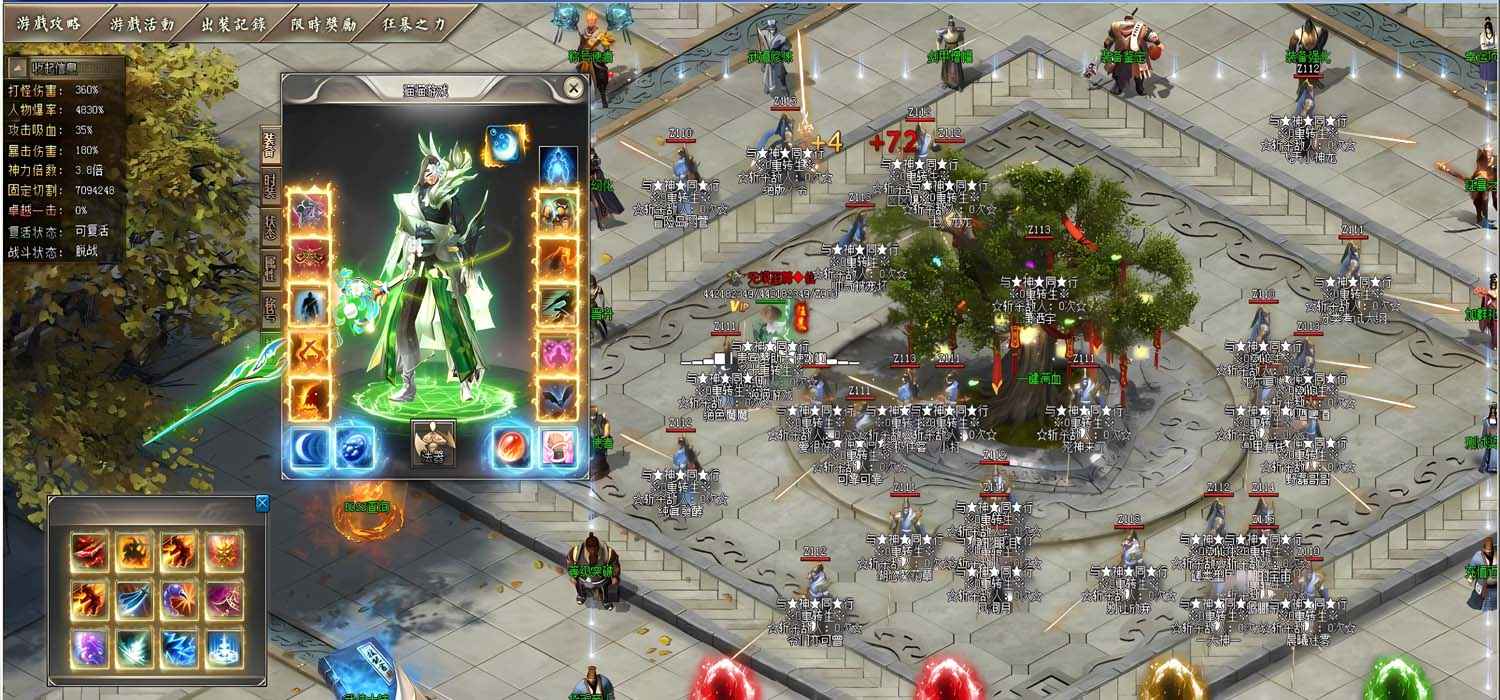Select the red fire orb equipment slot

tap(512, 447)
